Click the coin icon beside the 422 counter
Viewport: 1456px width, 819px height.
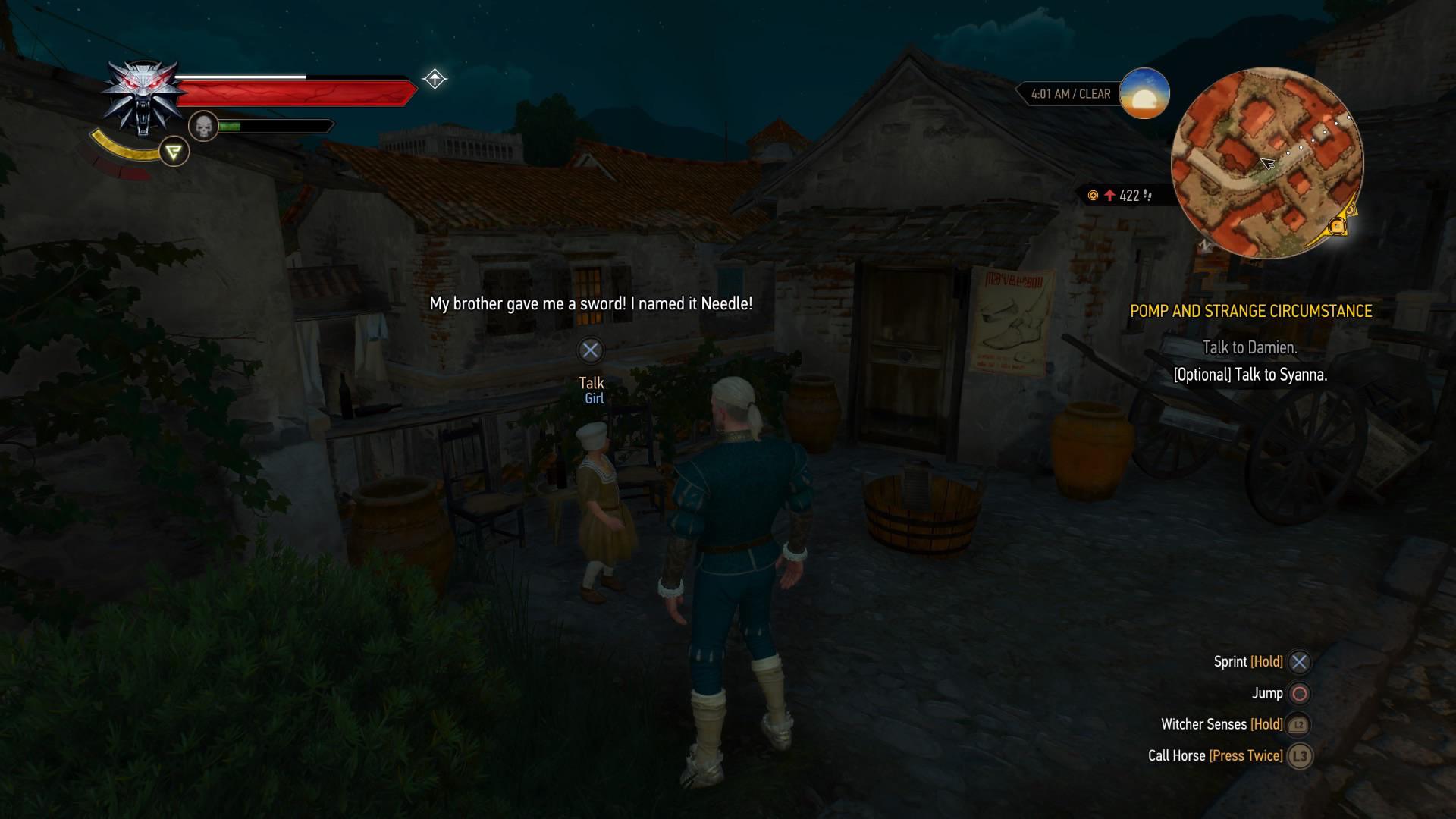click(x=1092, y=193)
